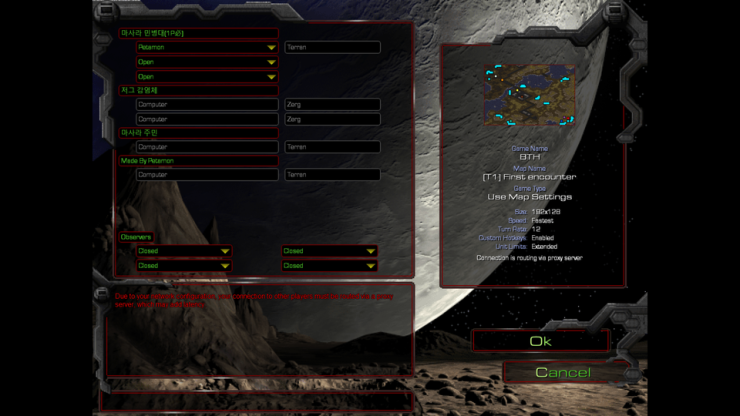Confirm the lobby with the Ok button
Image resolution: width=740 pixels, height=416 pixels.
(x=540, y=342)
